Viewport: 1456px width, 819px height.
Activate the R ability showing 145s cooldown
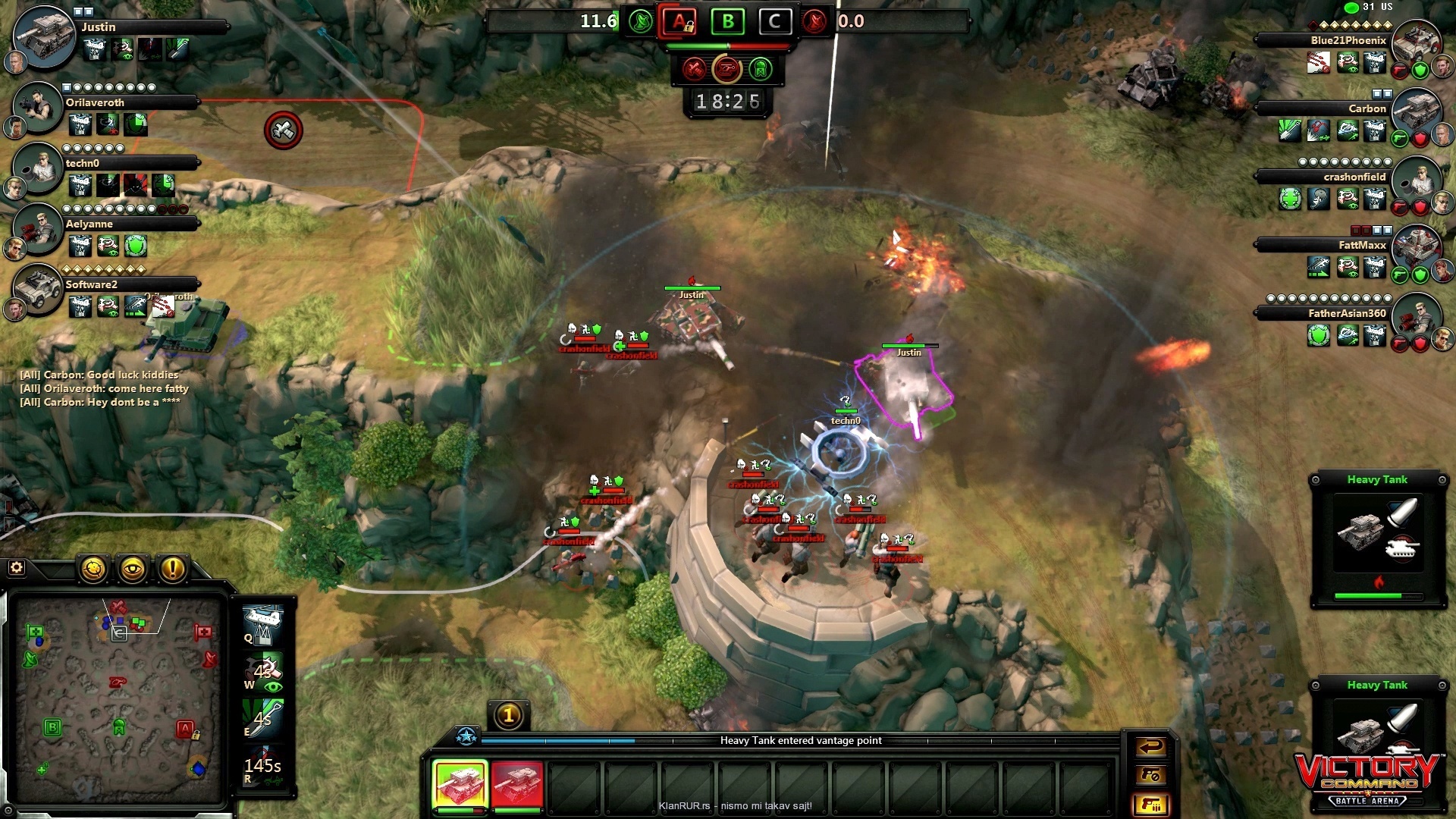[263, 767]
